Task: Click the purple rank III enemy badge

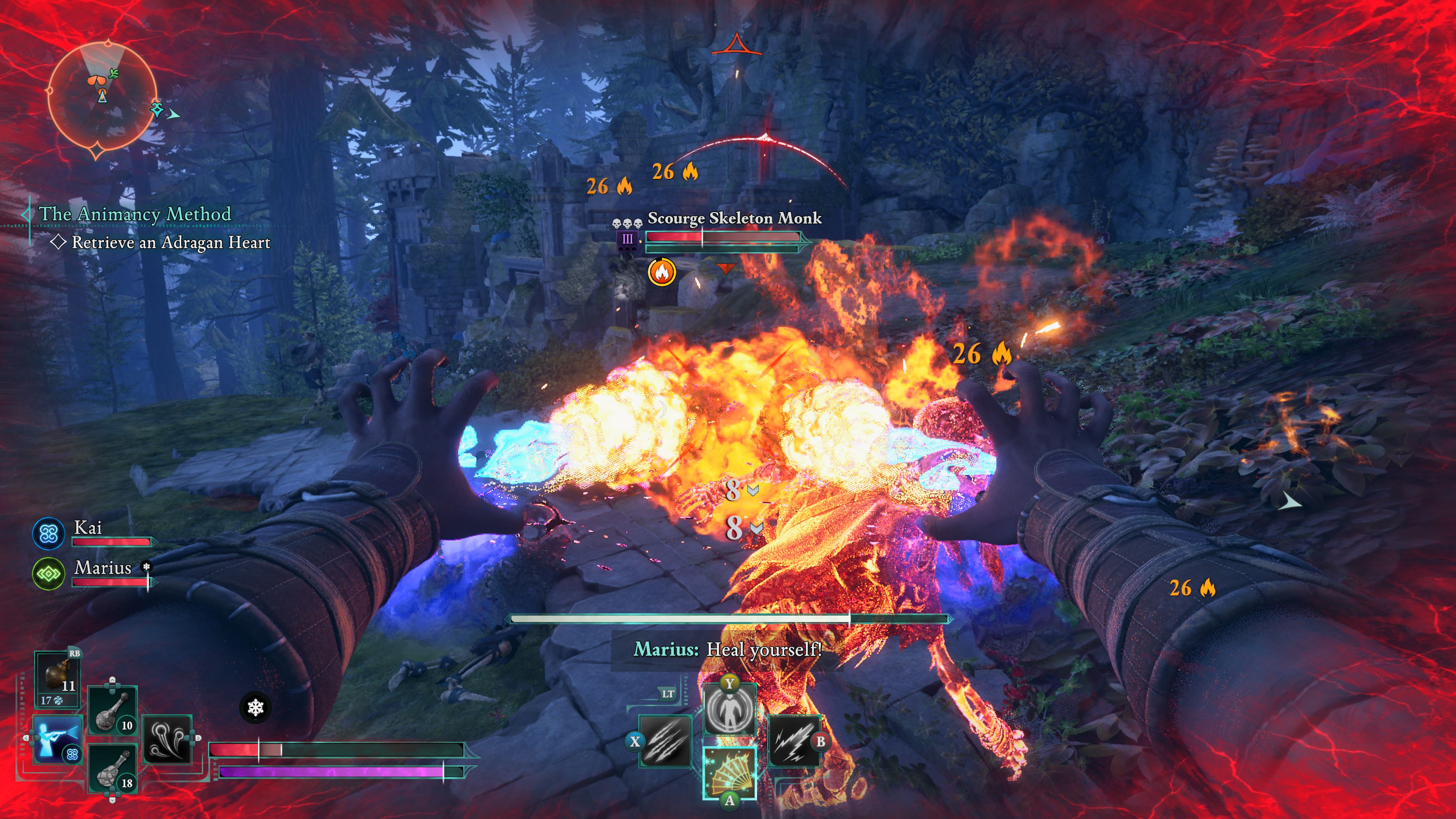Action: coord(628,239)
